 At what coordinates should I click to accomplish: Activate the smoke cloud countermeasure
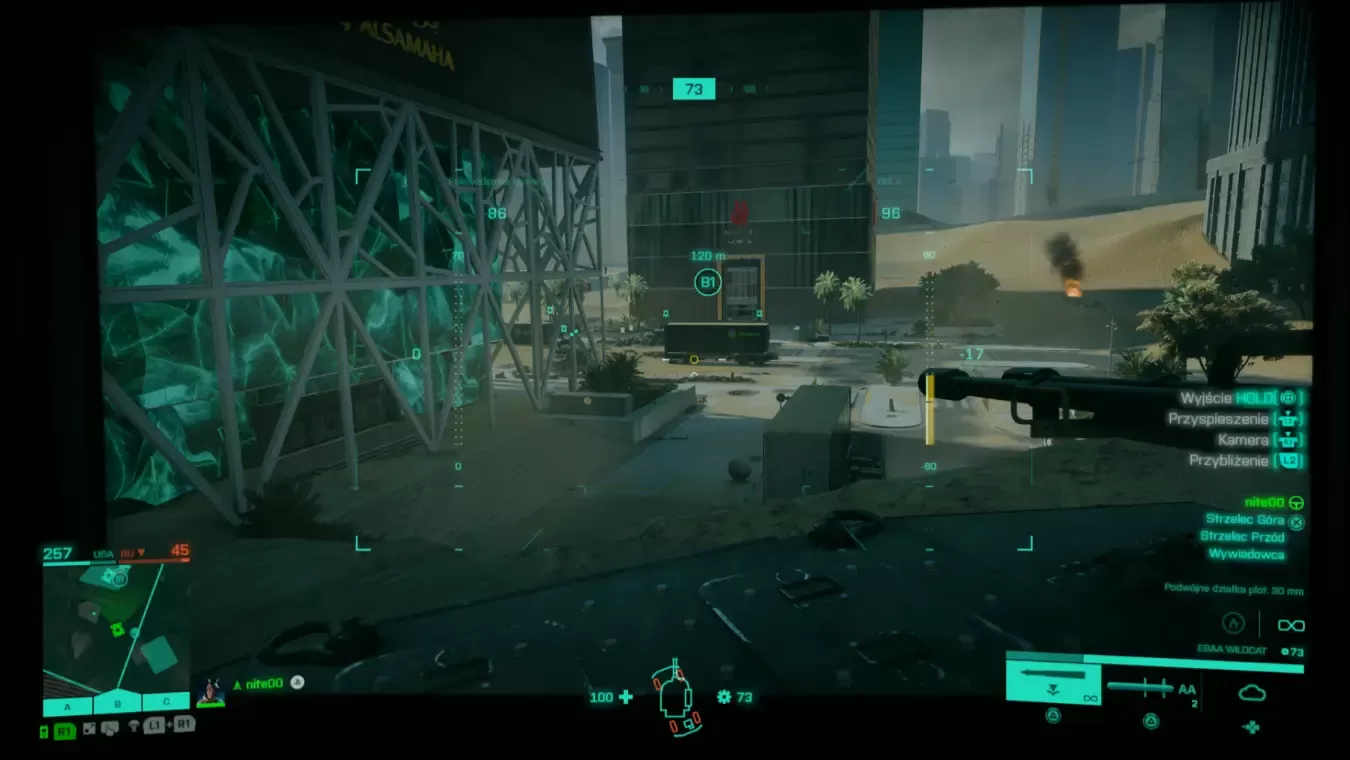pyautogui.click(x=1251, y=692)
